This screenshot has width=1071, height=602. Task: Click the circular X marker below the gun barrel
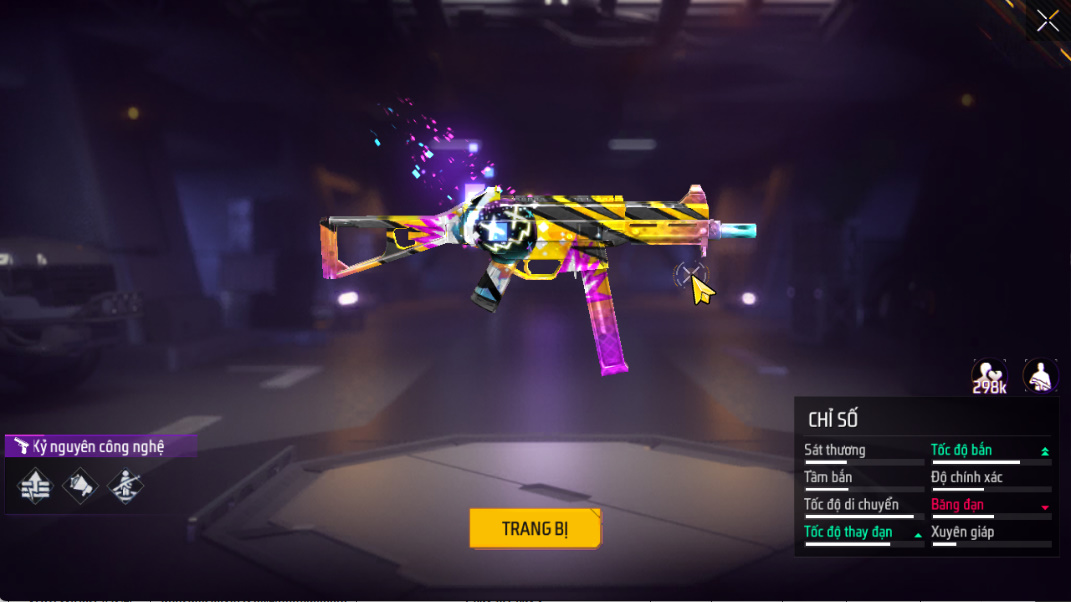pos(689,275)
